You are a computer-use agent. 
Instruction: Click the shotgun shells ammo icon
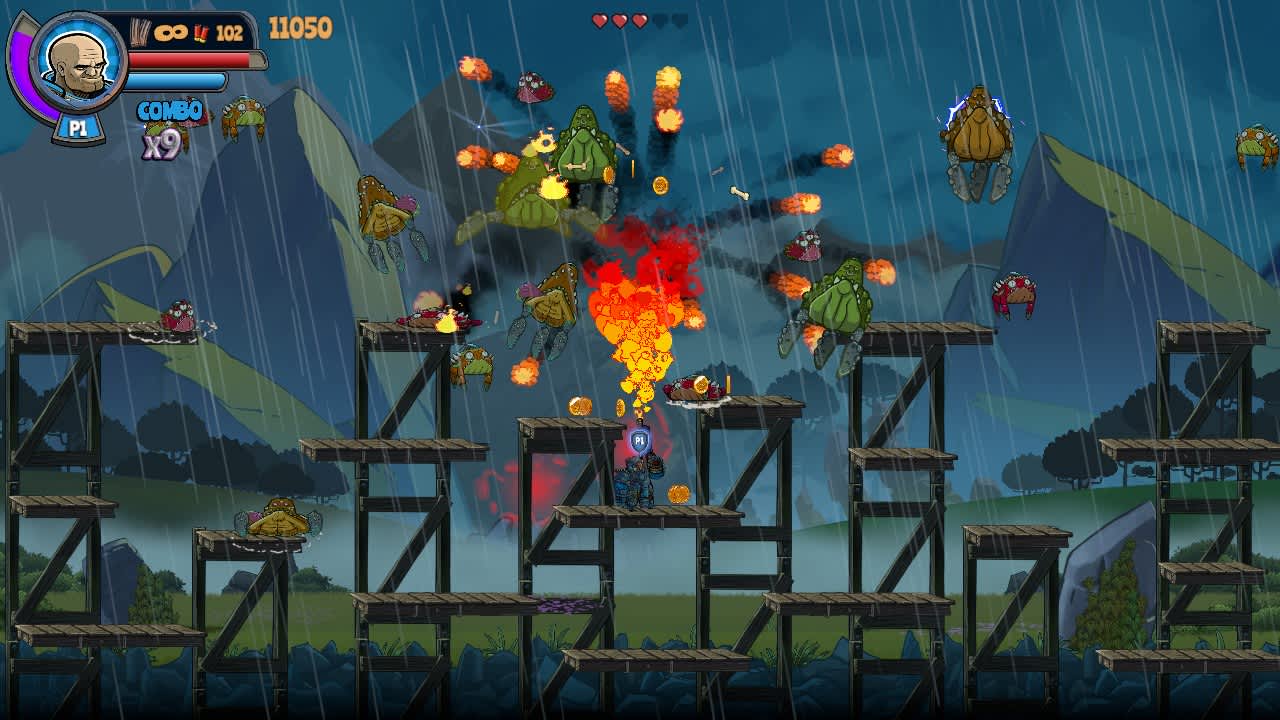200,34
